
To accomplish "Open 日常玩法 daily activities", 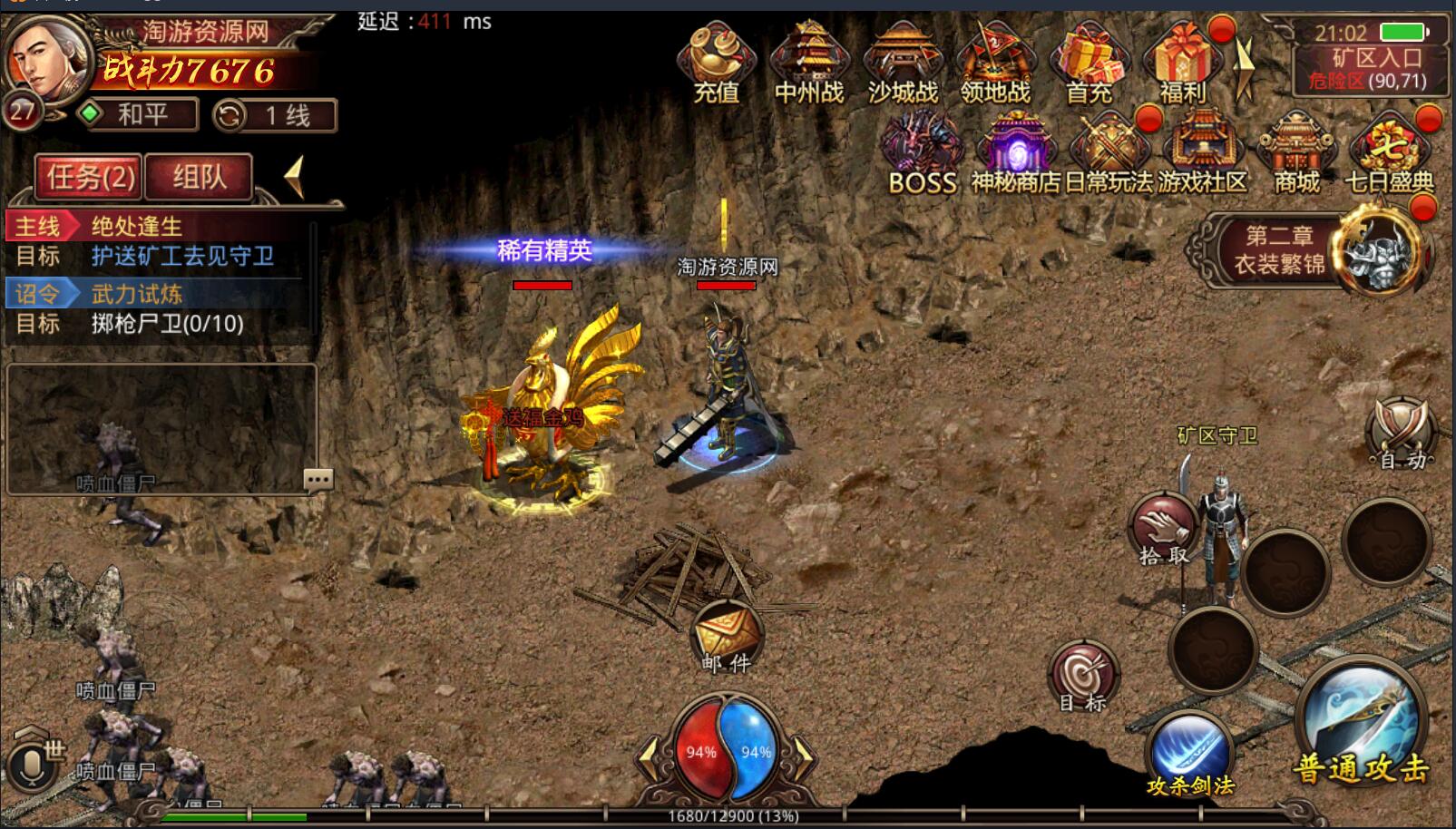I will pos(1108,151).
